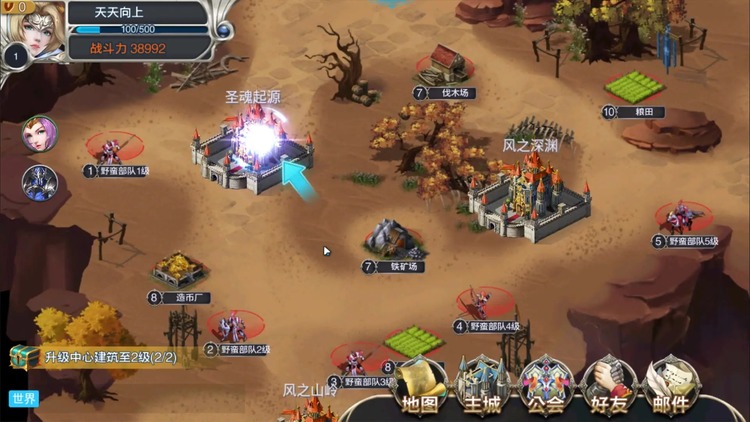Attack the 野蛮部队2级 barbarian troop
The height and width of the screenshot is (422, 750).
tap(234, 326)
